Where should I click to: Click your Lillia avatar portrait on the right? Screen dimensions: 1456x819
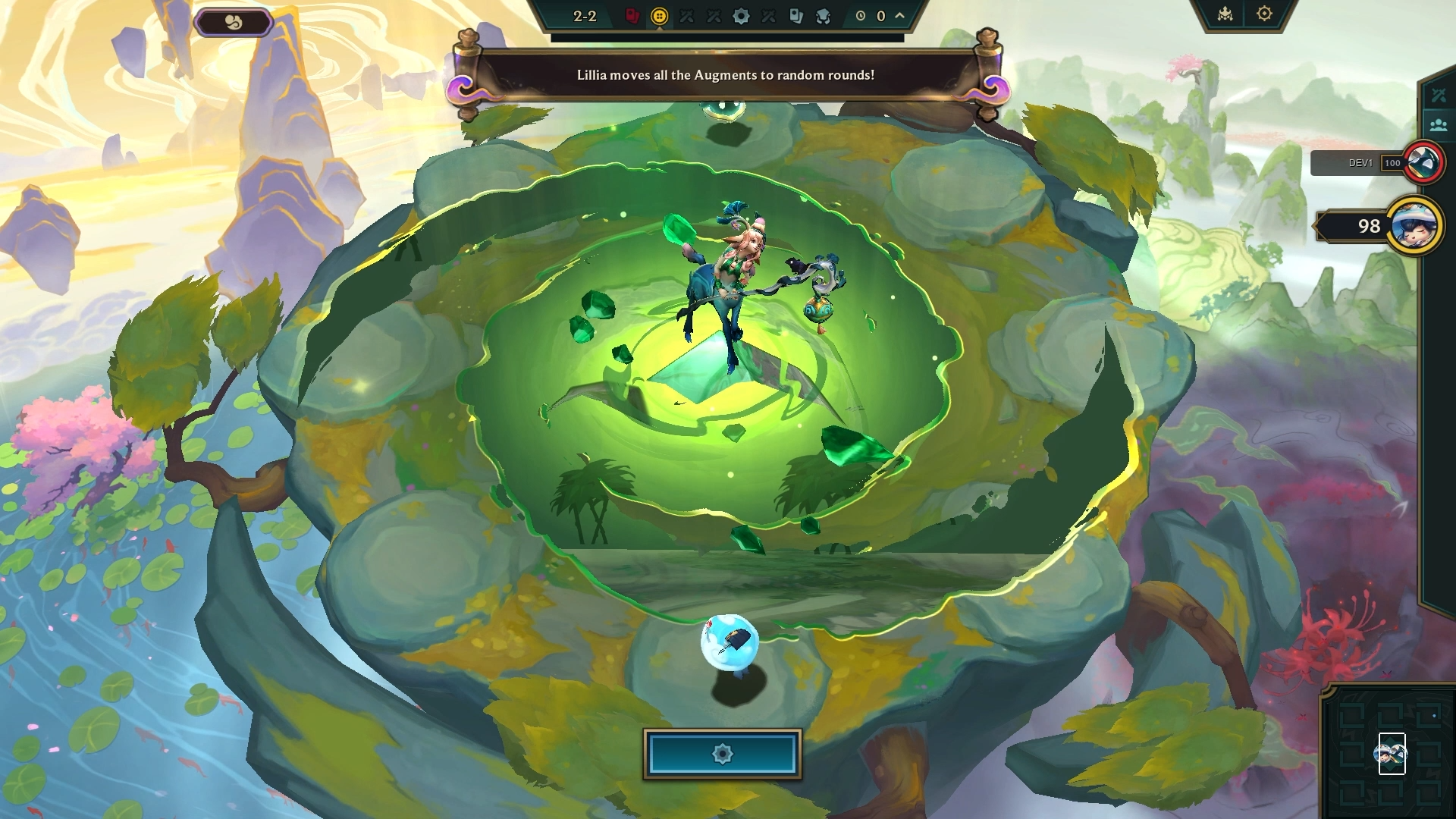pos(1415,225)
